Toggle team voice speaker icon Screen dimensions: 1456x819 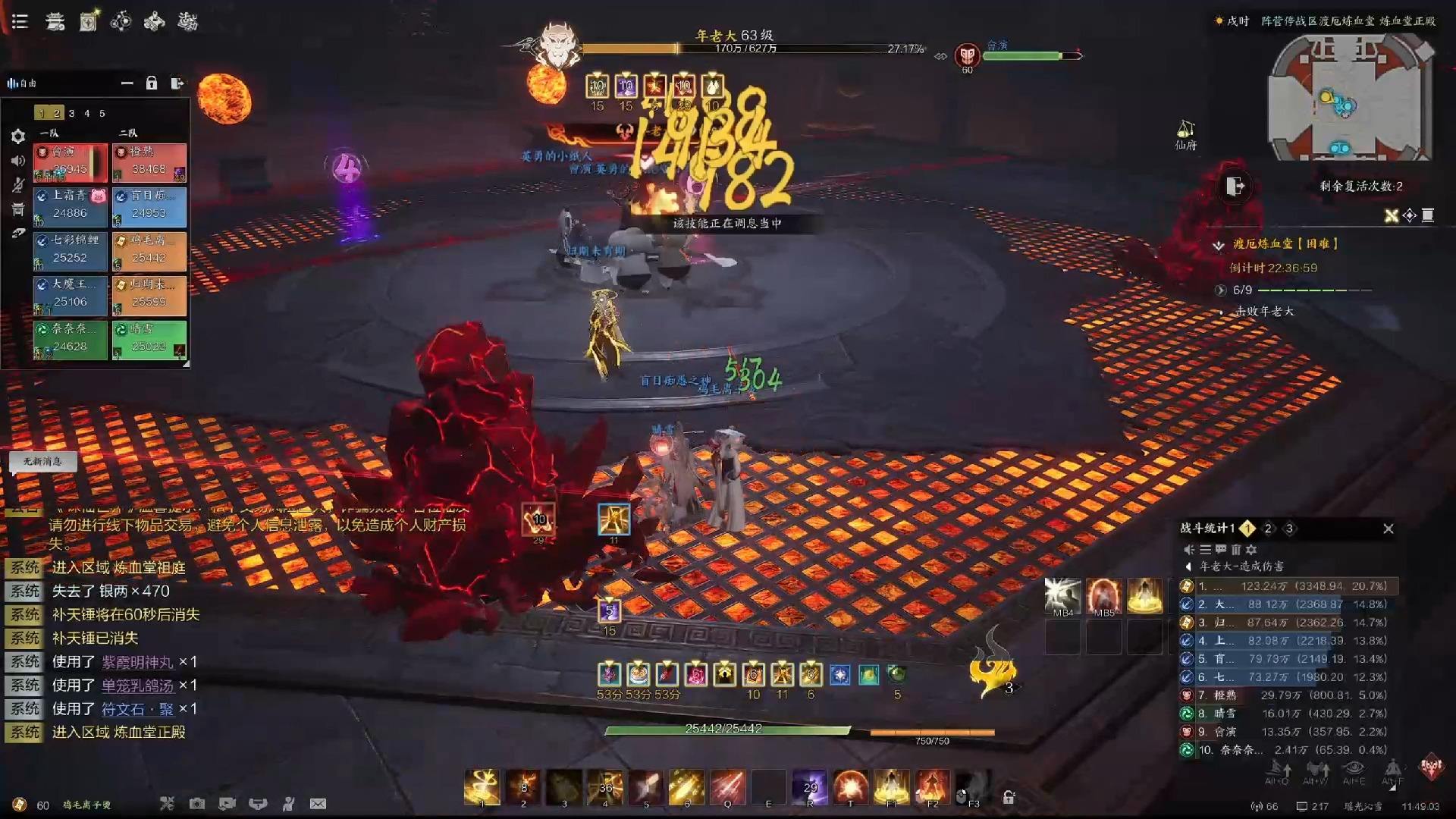(18, 161)
